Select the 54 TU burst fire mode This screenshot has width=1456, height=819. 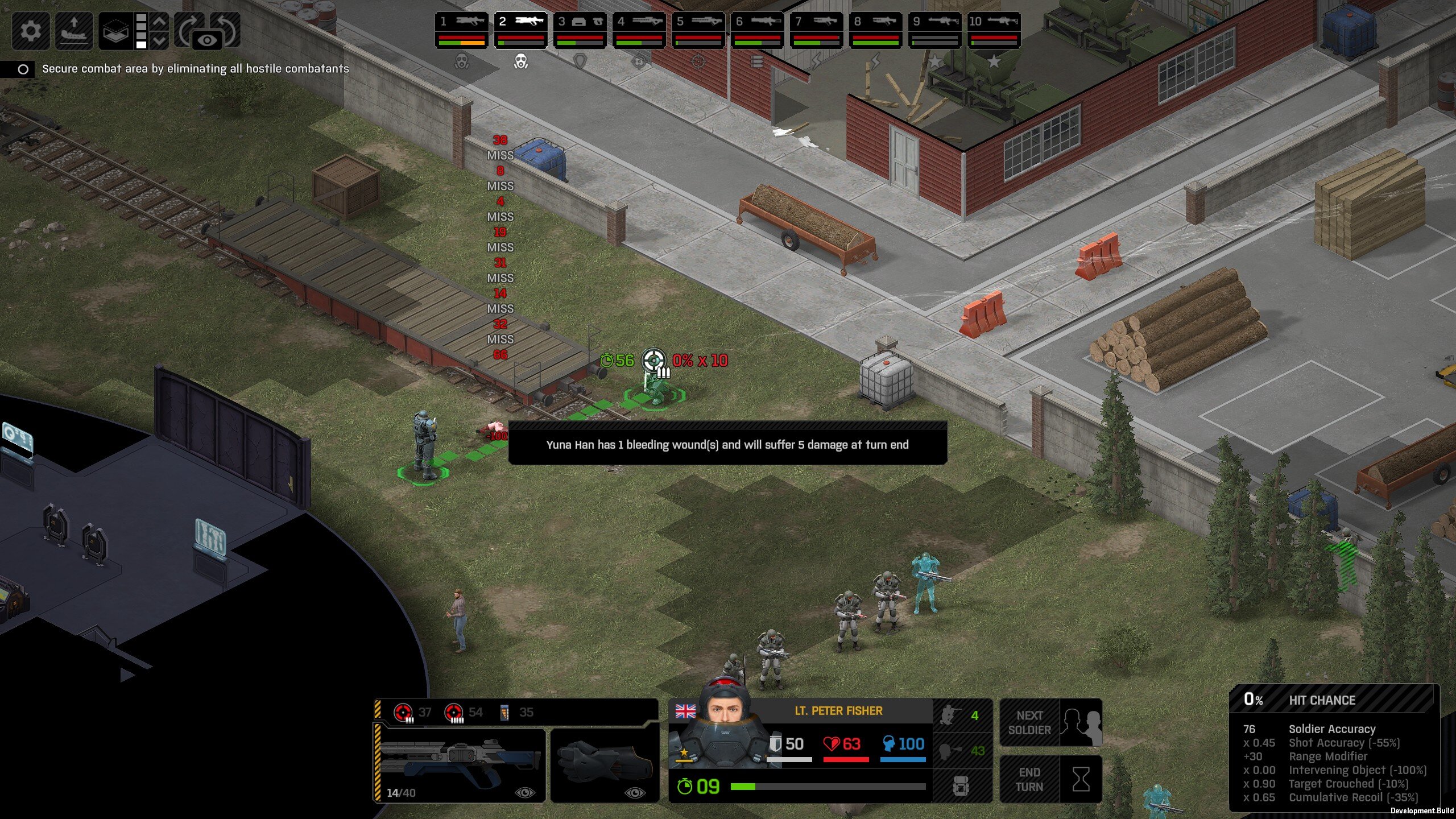point(463,713)
